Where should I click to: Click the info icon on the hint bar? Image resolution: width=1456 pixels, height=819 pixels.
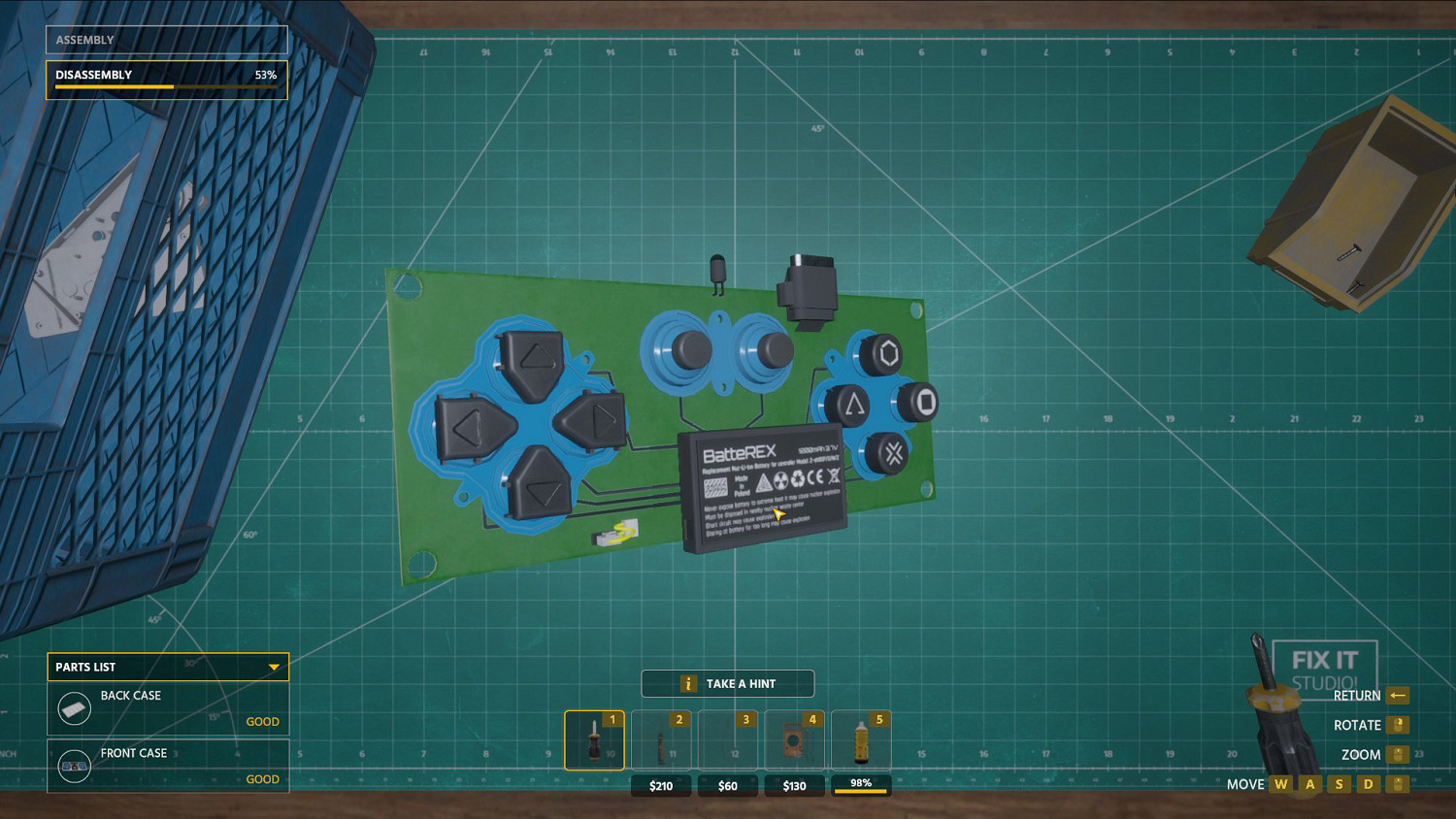[x=688, y=683]
